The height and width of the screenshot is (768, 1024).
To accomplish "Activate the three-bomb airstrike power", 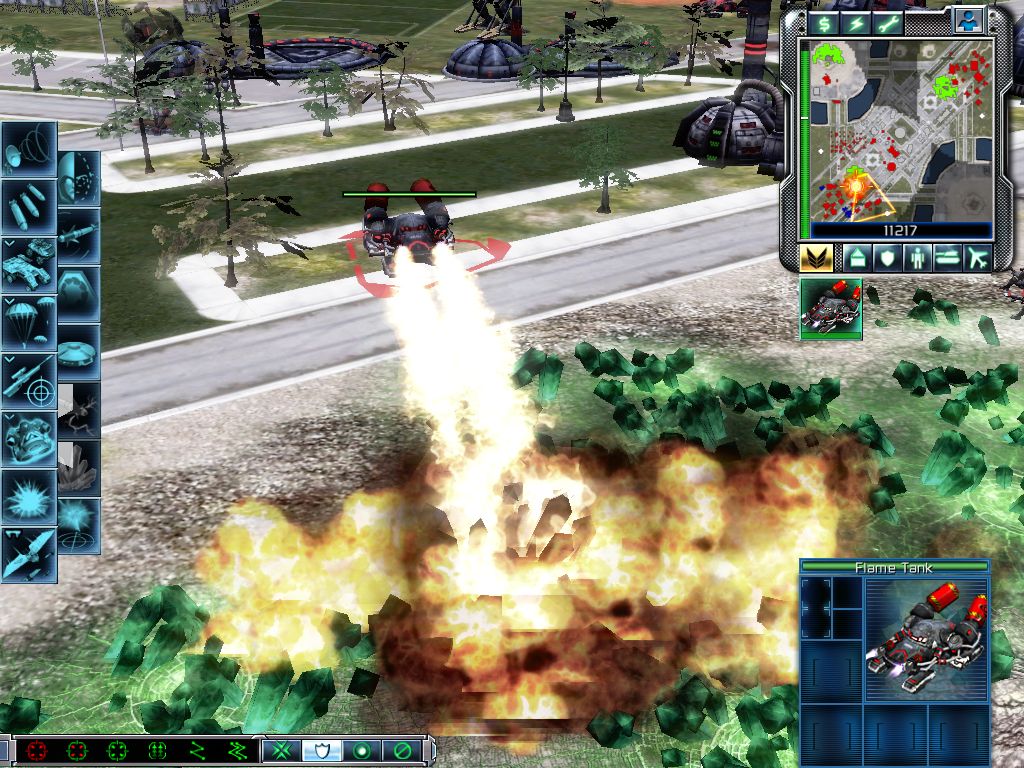I will 28,206.
